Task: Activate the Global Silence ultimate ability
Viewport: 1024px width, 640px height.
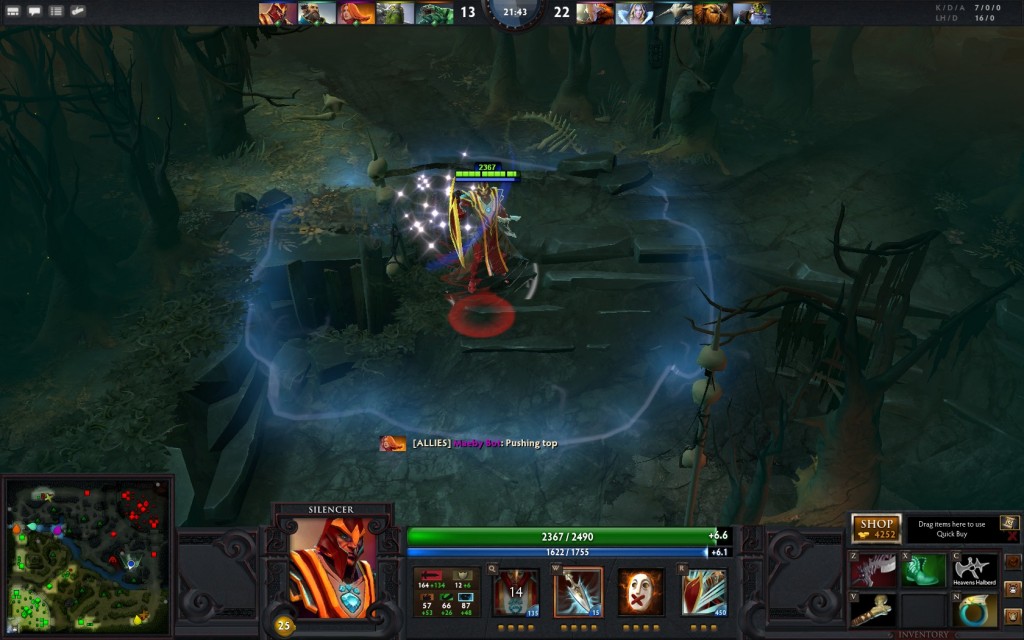Action: 705,591
